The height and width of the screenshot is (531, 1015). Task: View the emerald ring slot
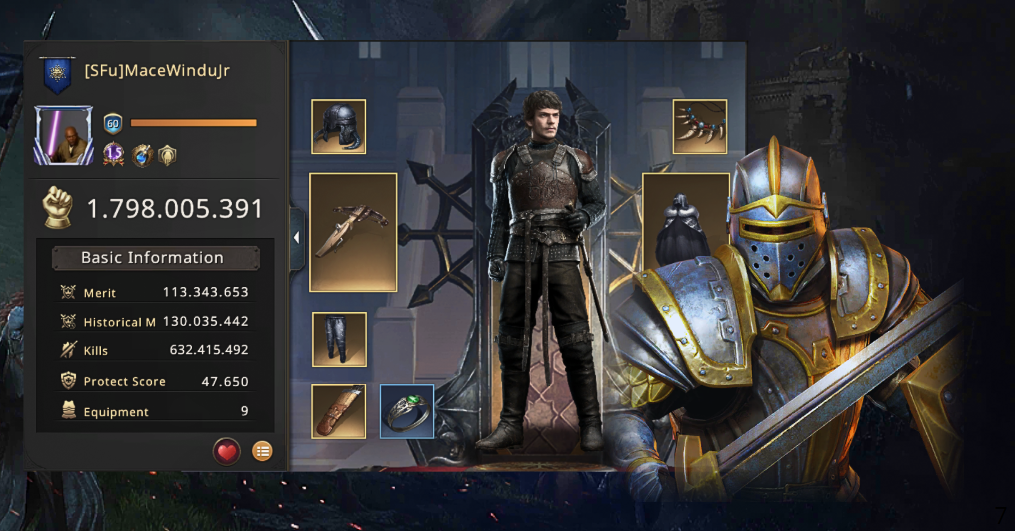(x=407, y=411)
